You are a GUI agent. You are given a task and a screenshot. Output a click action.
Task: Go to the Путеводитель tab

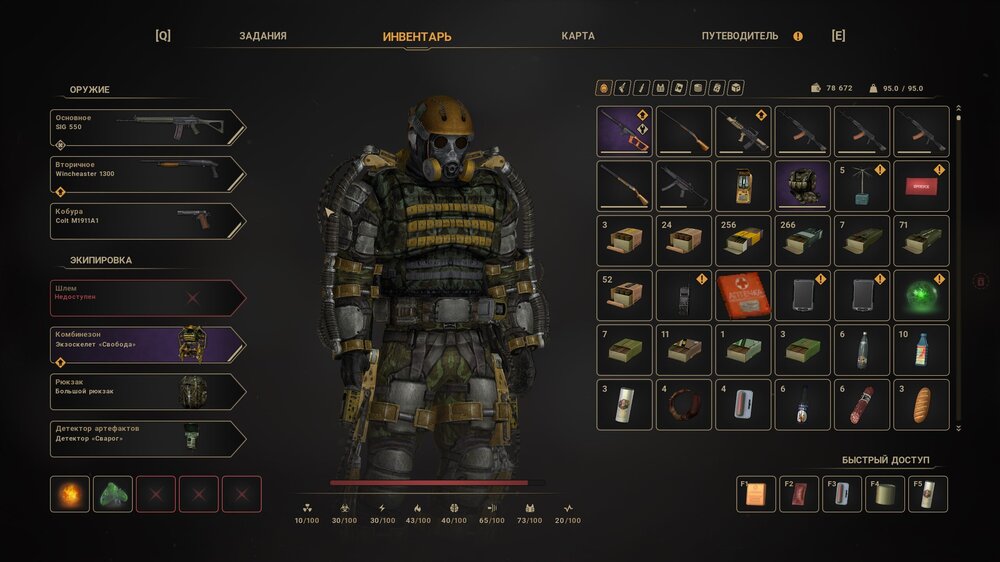739,36
